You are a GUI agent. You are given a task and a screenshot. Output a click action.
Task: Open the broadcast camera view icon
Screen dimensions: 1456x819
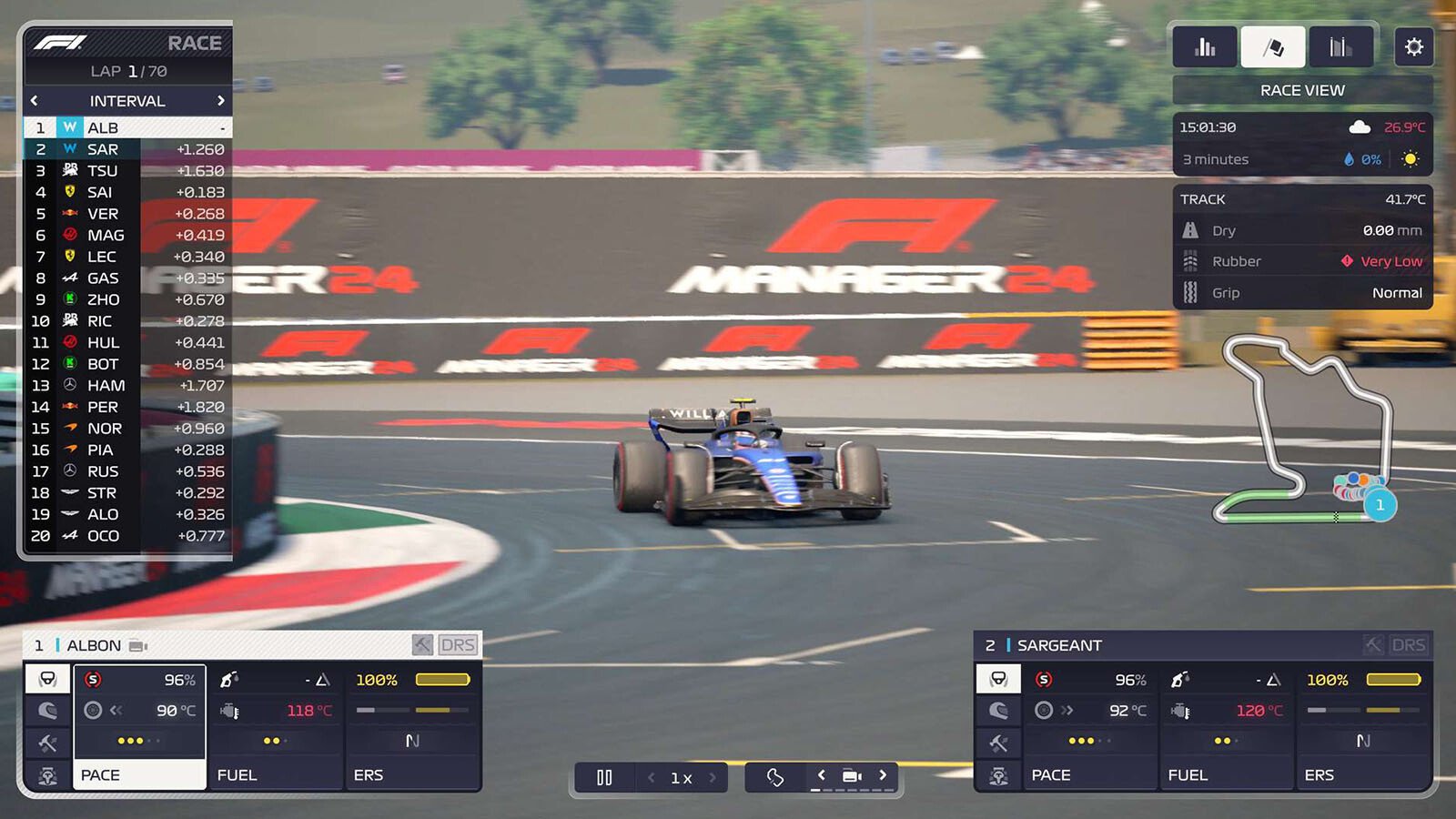(852, 776)
